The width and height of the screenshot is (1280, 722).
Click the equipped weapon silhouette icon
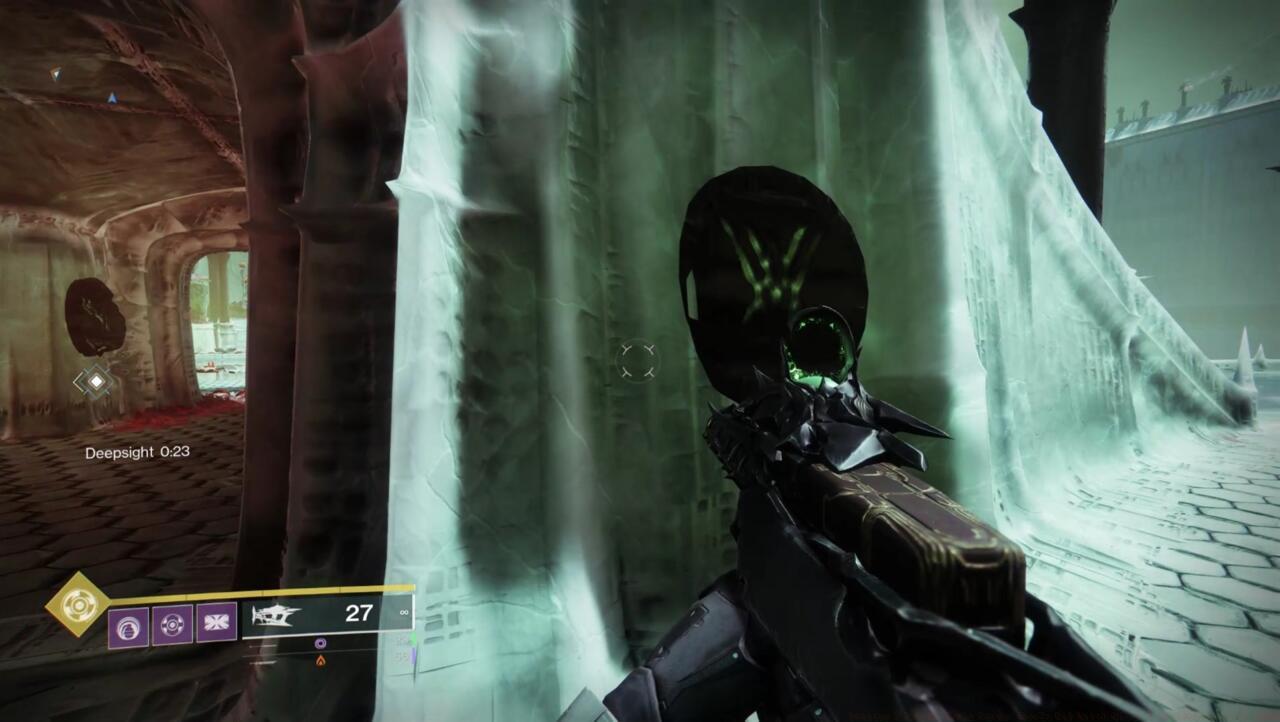point(277,614)
